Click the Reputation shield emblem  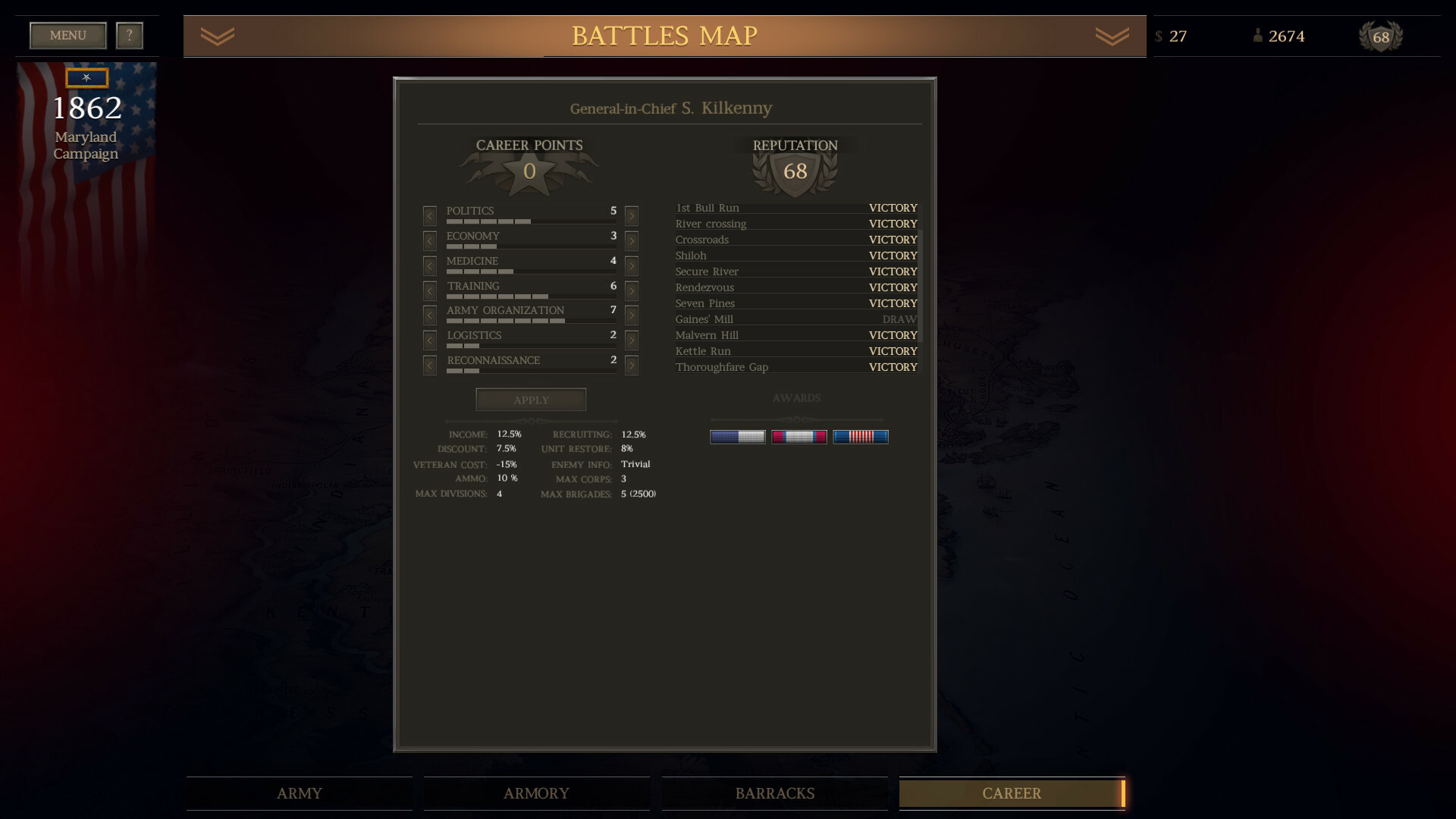(795, 171)
